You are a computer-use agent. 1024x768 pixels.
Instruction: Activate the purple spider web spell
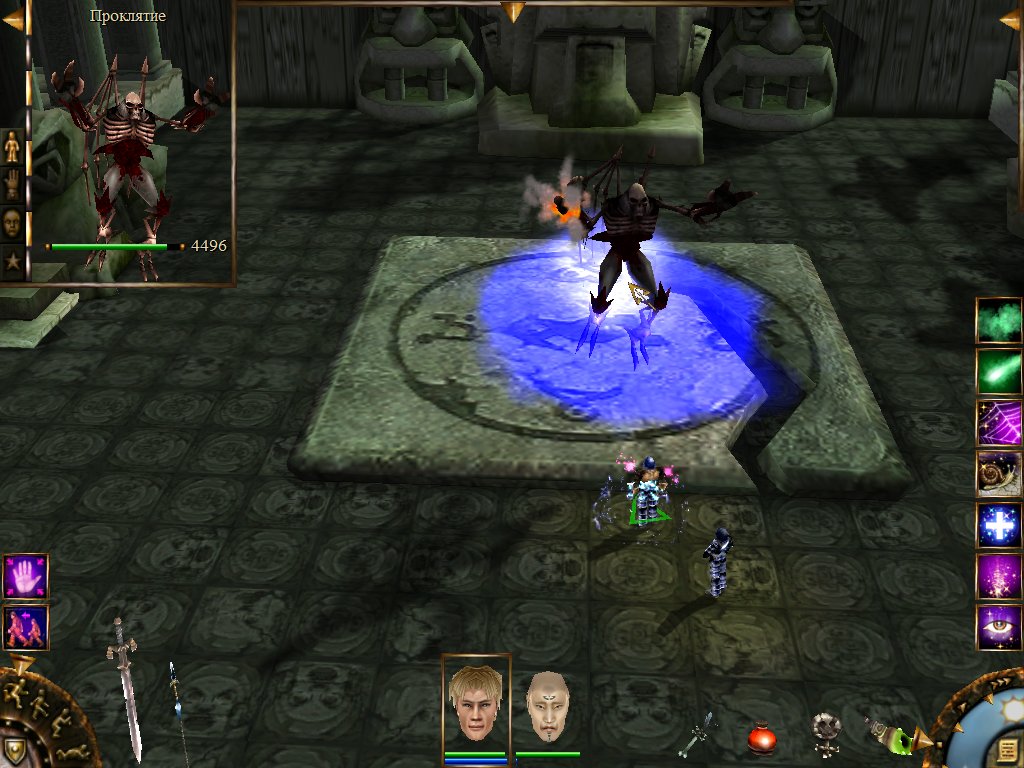pos(998,422)
